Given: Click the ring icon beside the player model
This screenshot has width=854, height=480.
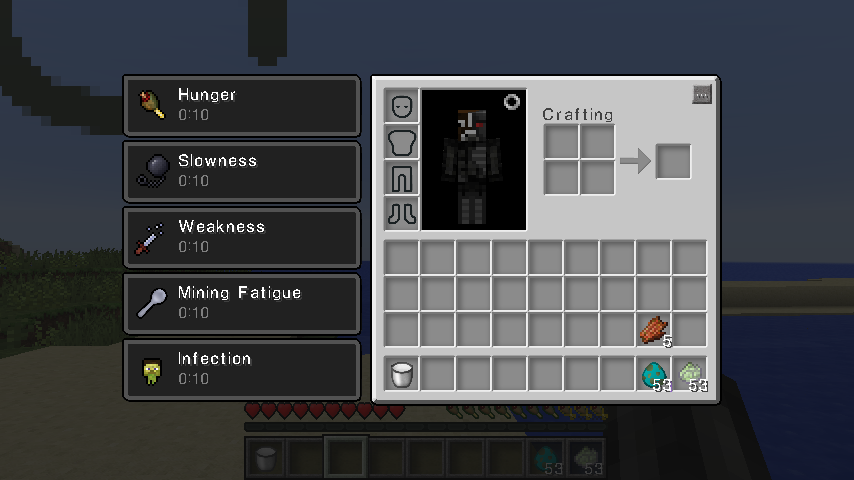Looking at the screenshot, I should (x=512, y=102).
